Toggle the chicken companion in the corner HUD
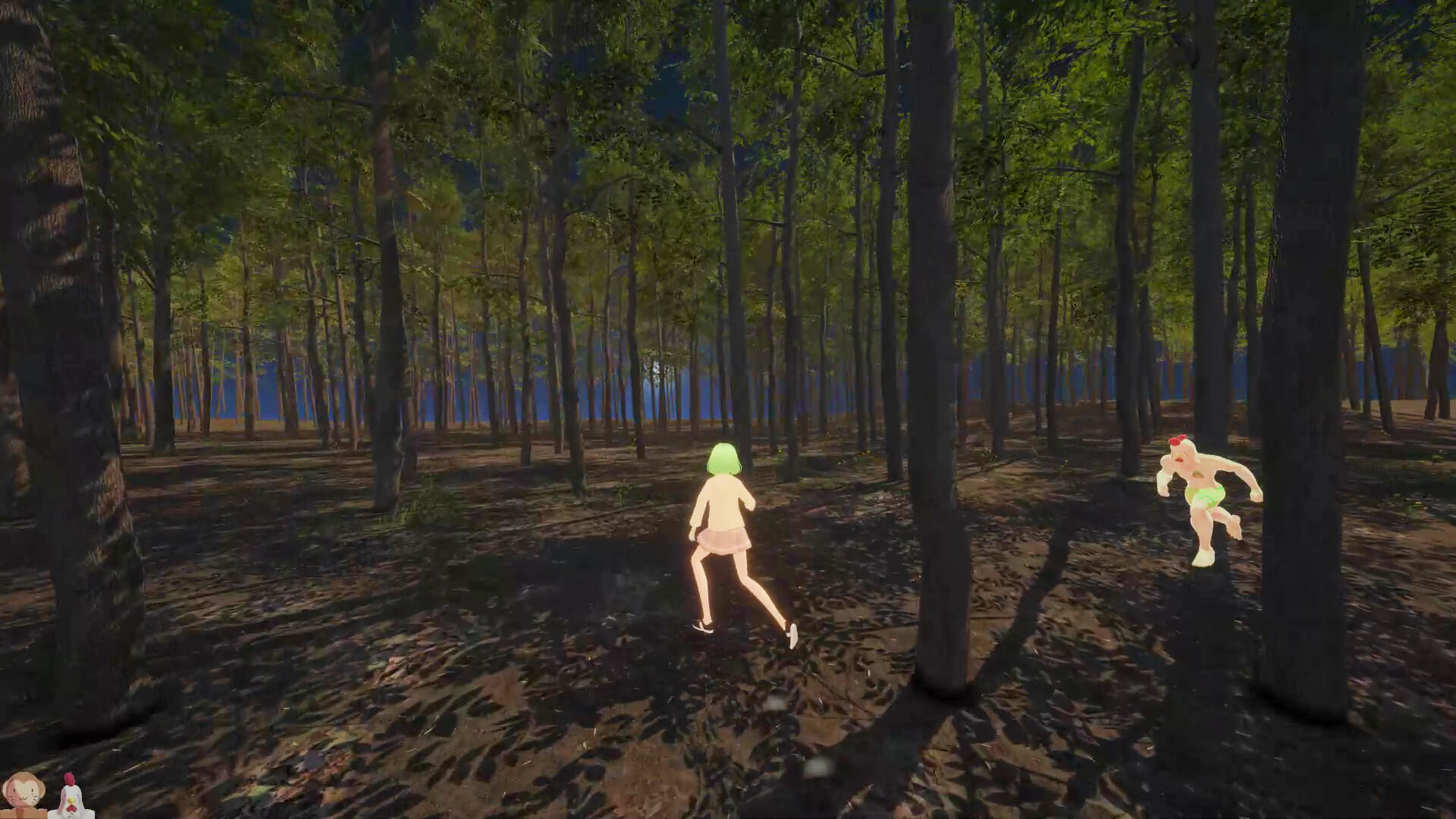 pyautogui.click(x=71, y=796)
